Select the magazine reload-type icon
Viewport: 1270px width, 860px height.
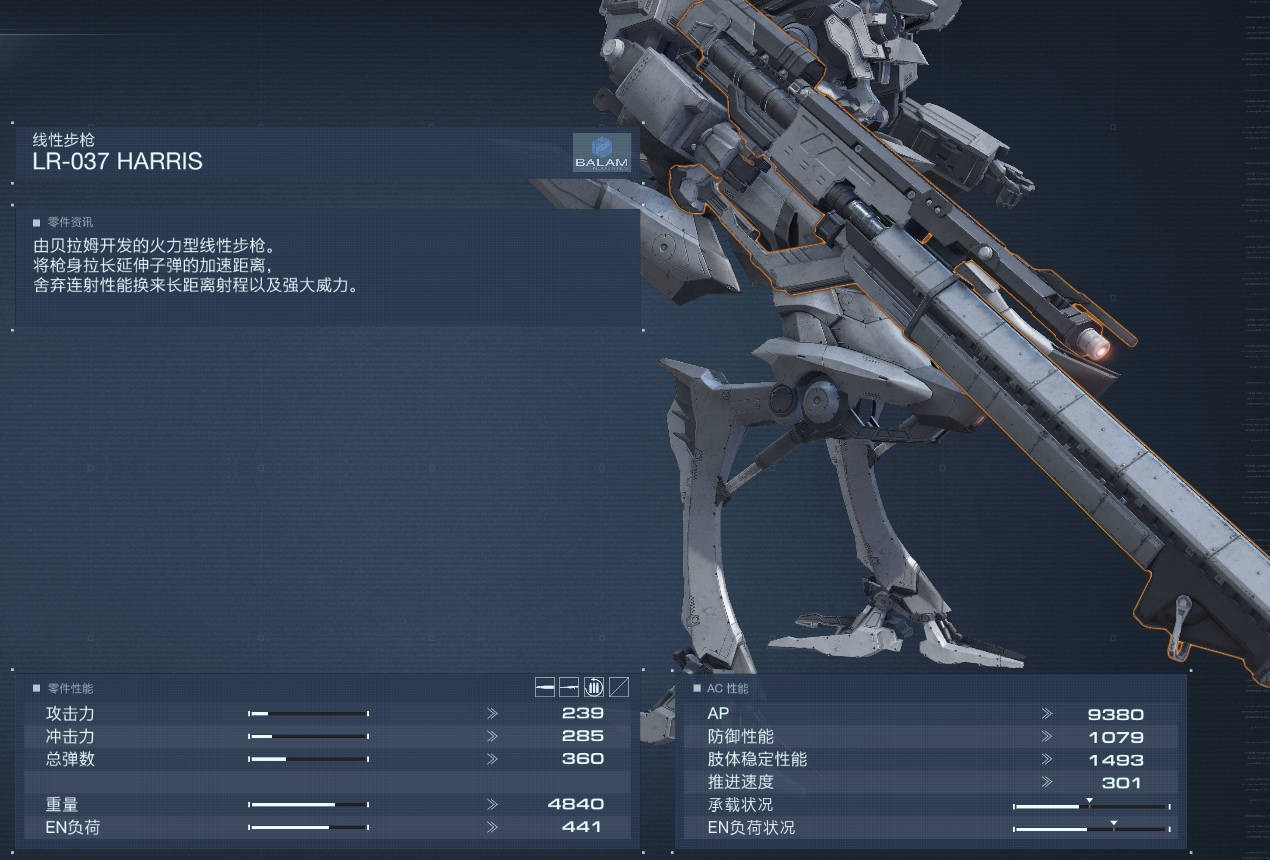tap(594, 687)
